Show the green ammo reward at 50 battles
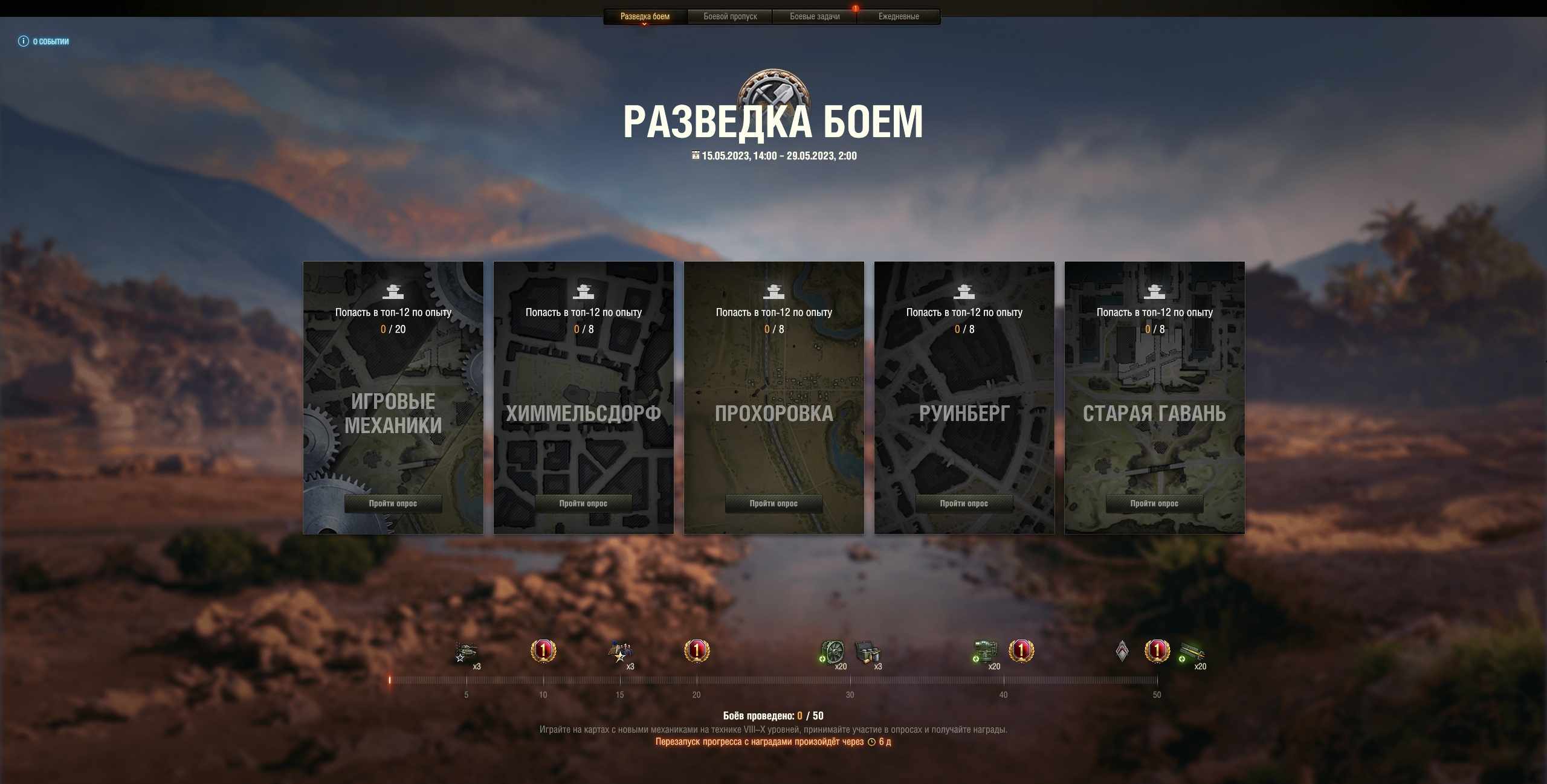This screenshot has width=1547, height=784. pos(1192,652)
